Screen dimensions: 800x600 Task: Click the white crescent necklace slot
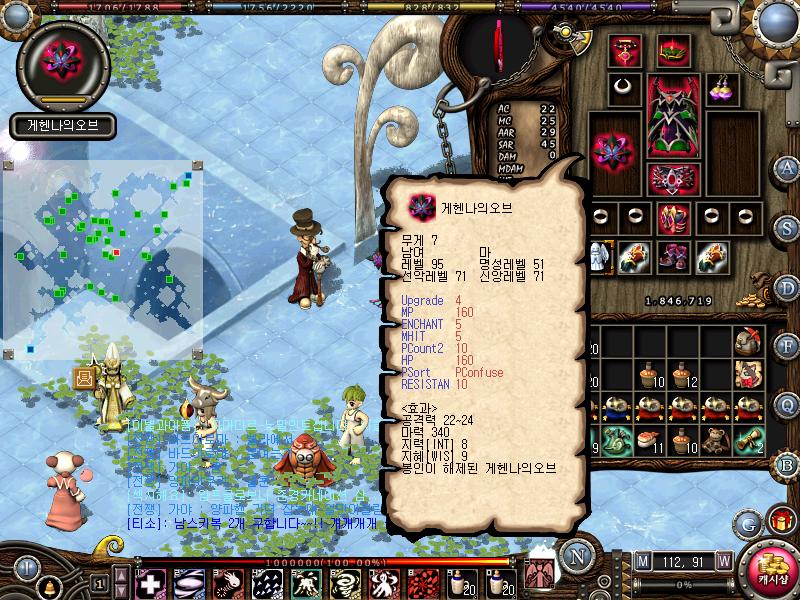pos(626,87)
